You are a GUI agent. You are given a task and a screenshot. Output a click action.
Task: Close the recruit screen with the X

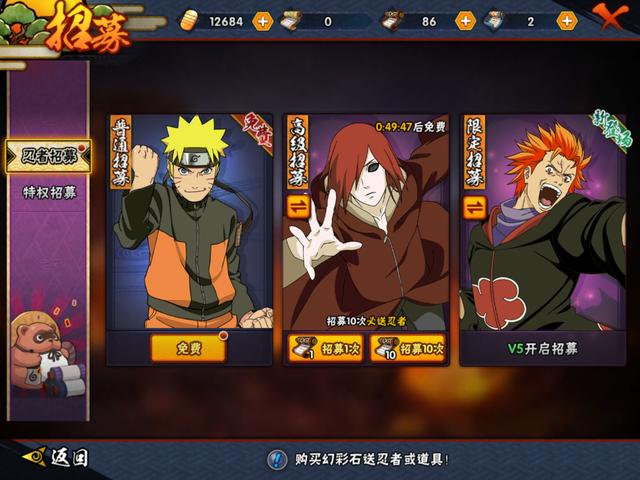(x=610, y=16)
